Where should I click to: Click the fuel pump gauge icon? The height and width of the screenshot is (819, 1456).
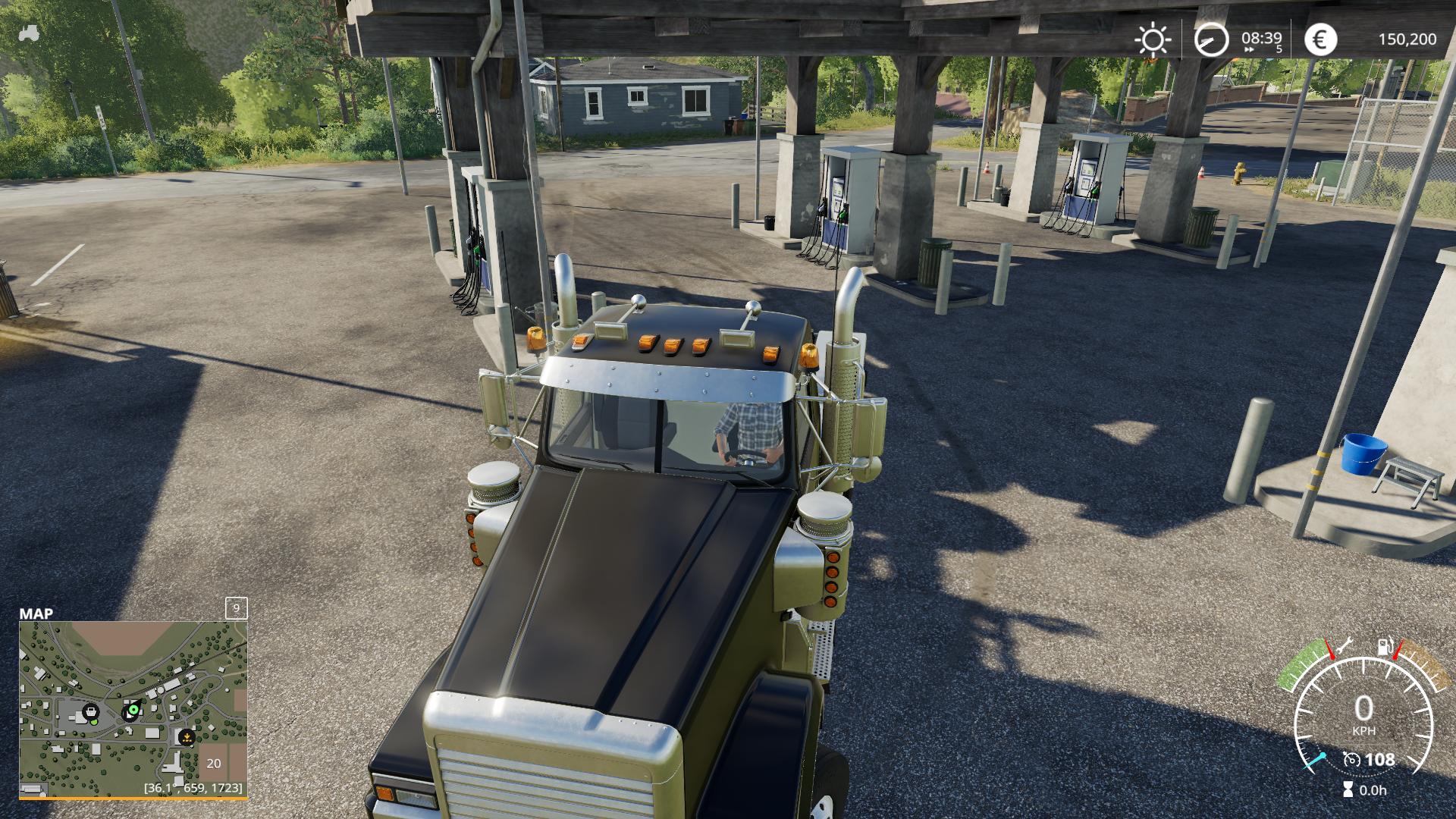coord(1385,647)
